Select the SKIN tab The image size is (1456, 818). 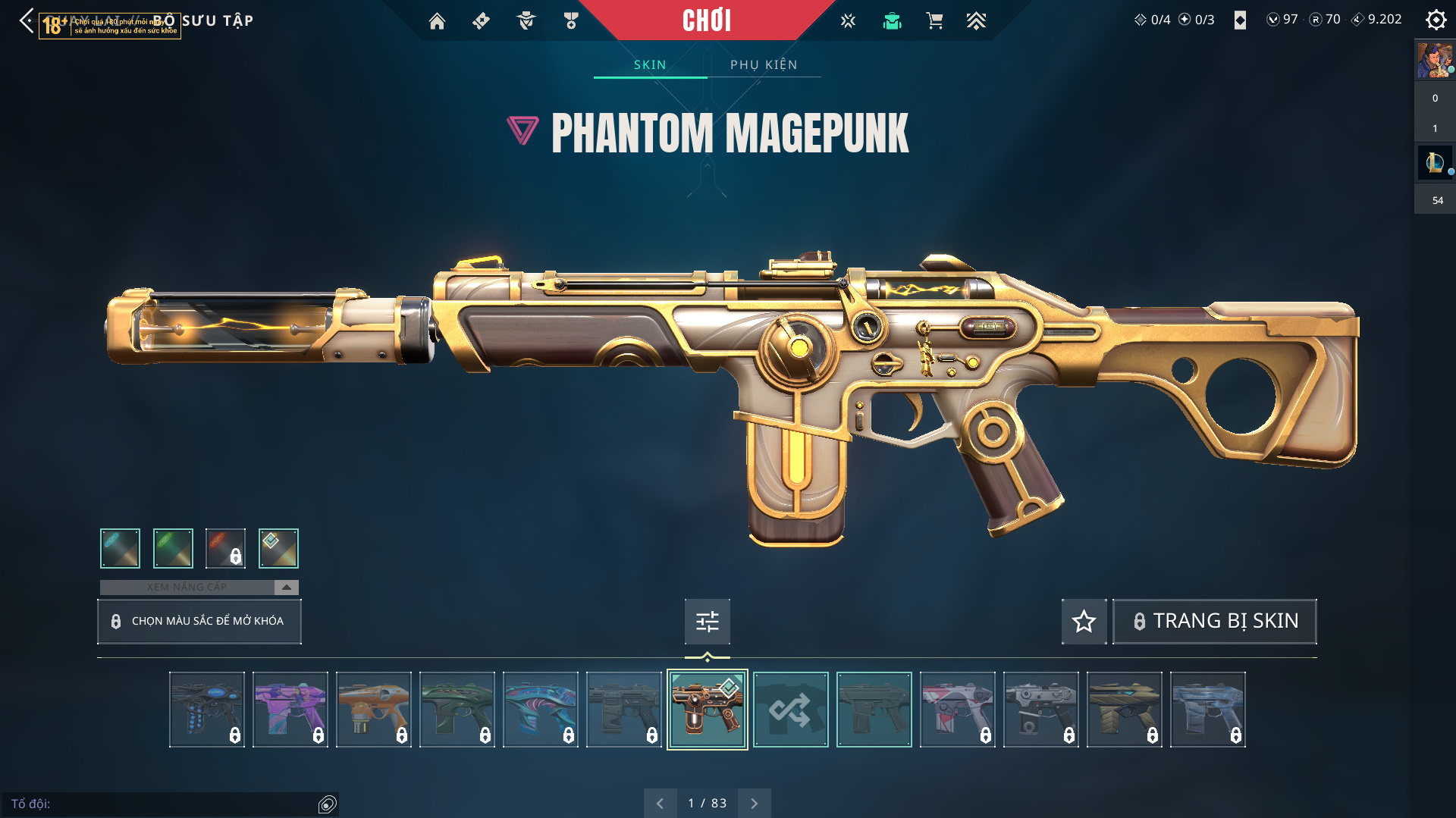(x=650, y=64)
